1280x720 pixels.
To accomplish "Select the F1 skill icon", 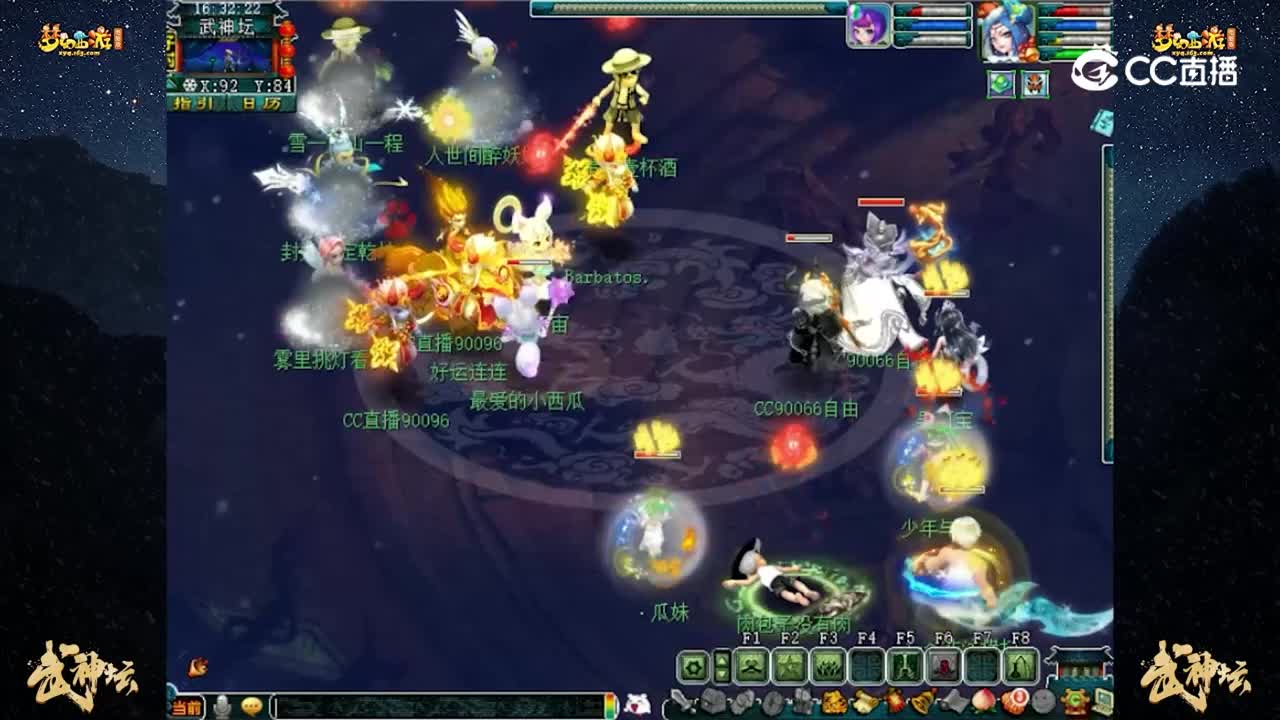I will (x=752, y=666).
